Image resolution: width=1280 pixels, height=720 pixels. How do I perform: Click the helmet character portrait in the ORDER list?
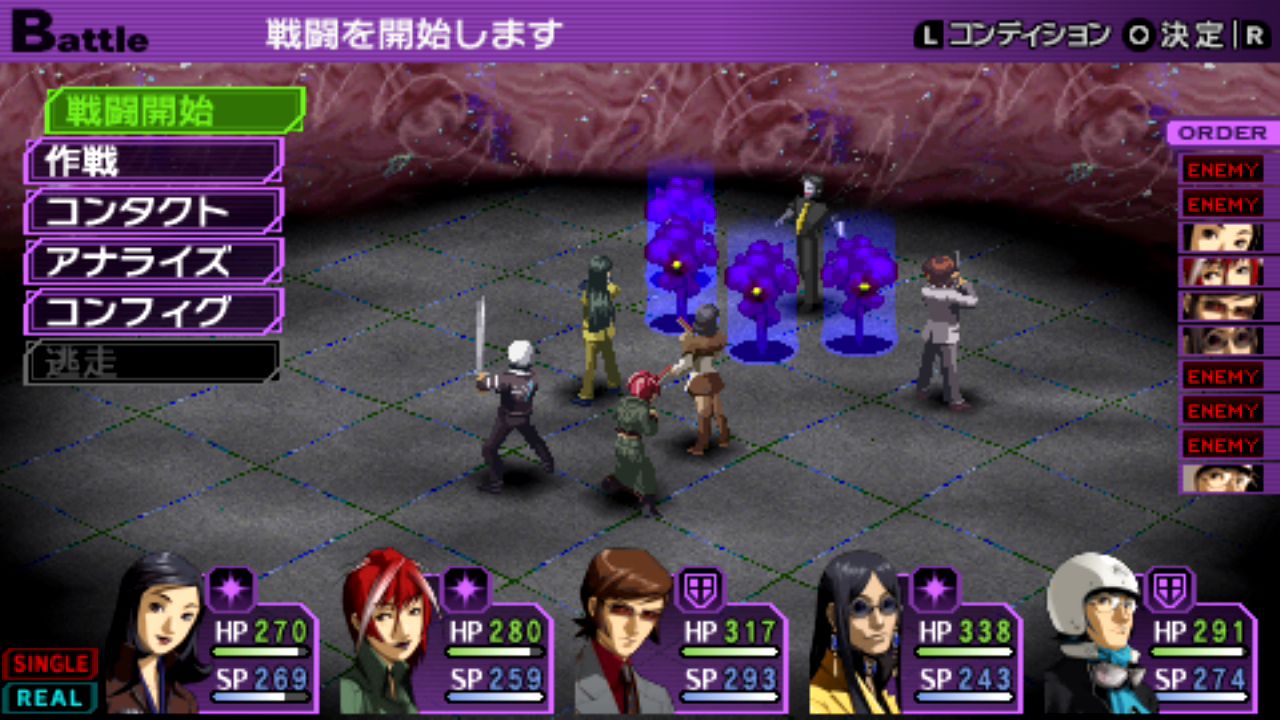coord(1222,478)
